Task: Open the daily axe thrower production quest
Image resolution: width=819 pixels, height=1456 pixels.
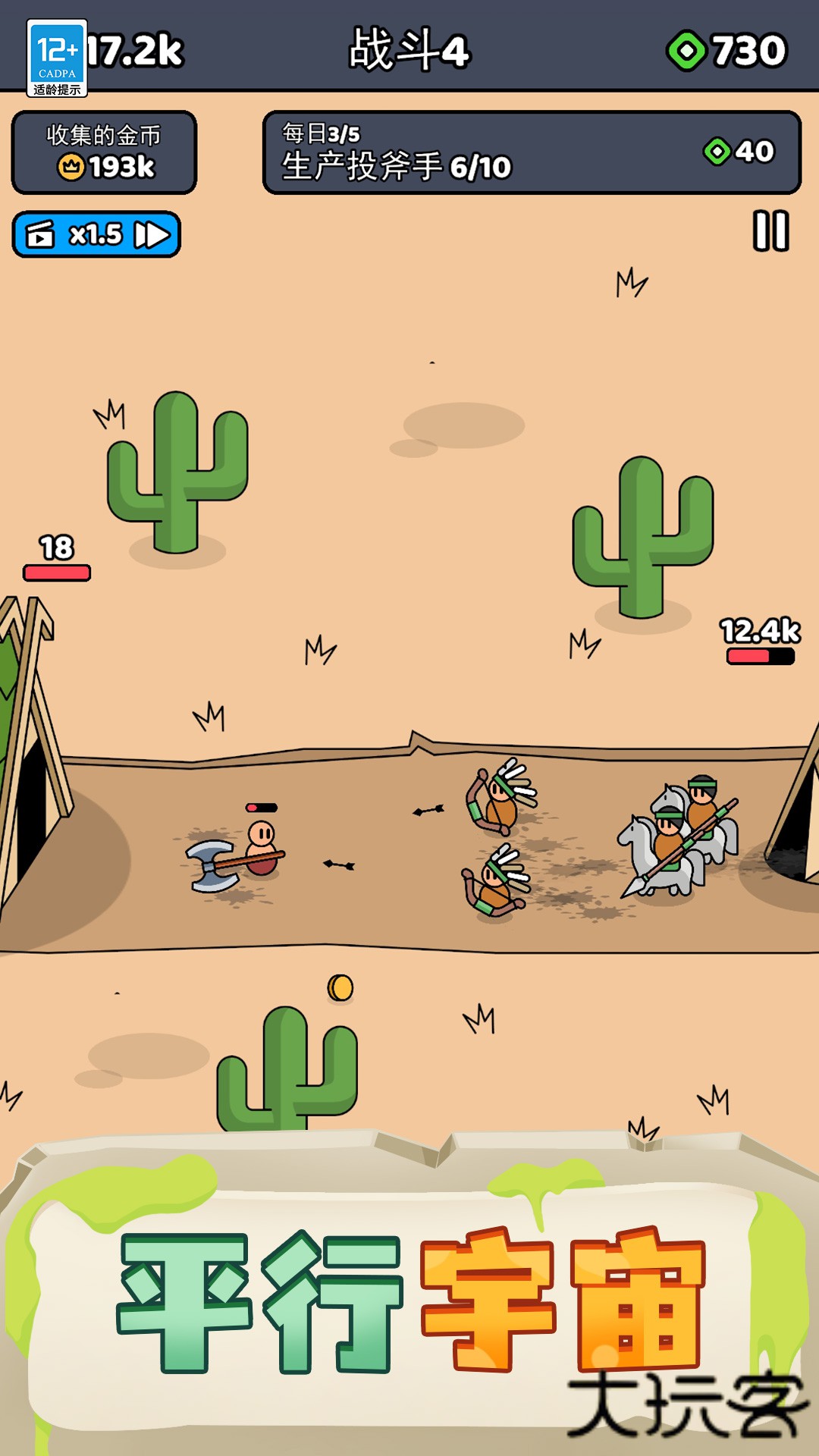Action: point(531,152)
